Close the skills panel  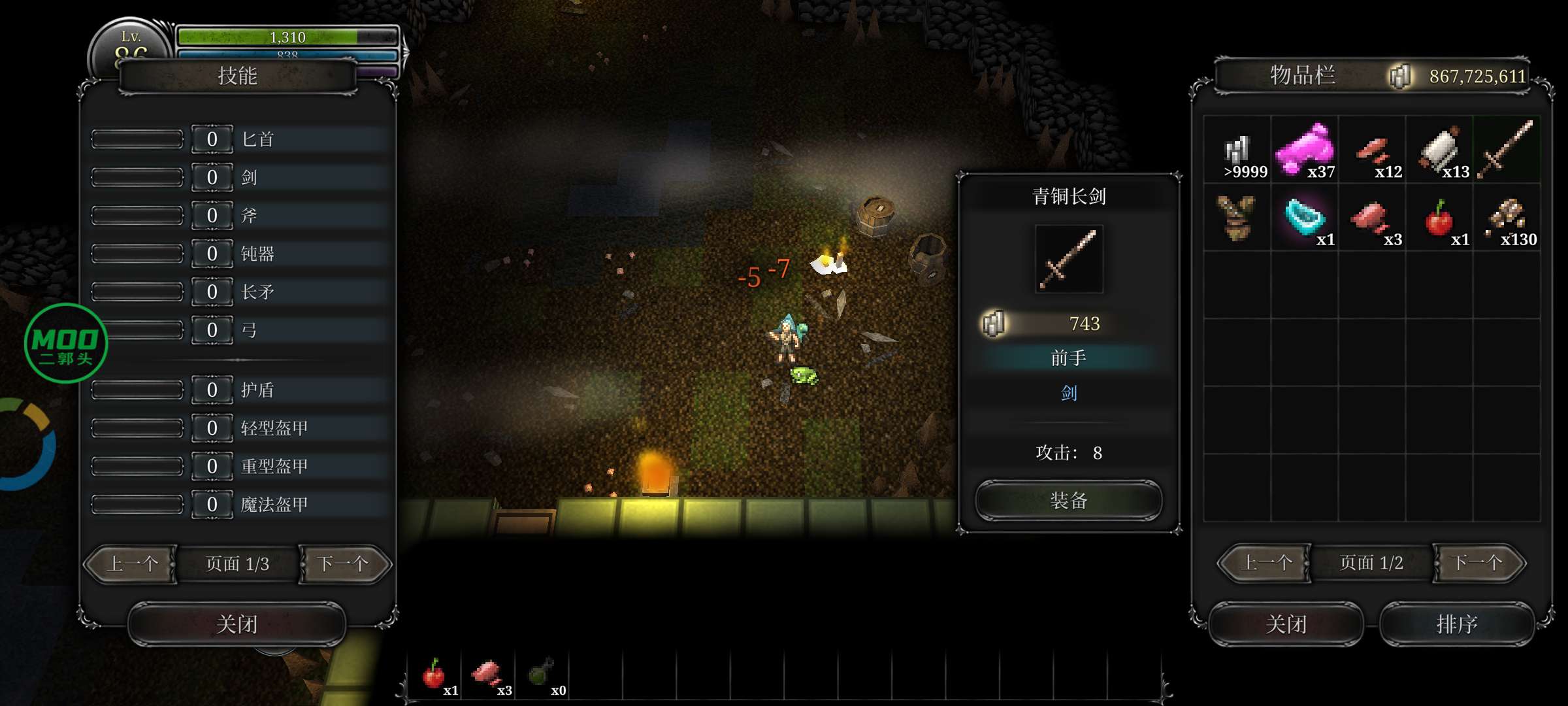pos(237,624)
